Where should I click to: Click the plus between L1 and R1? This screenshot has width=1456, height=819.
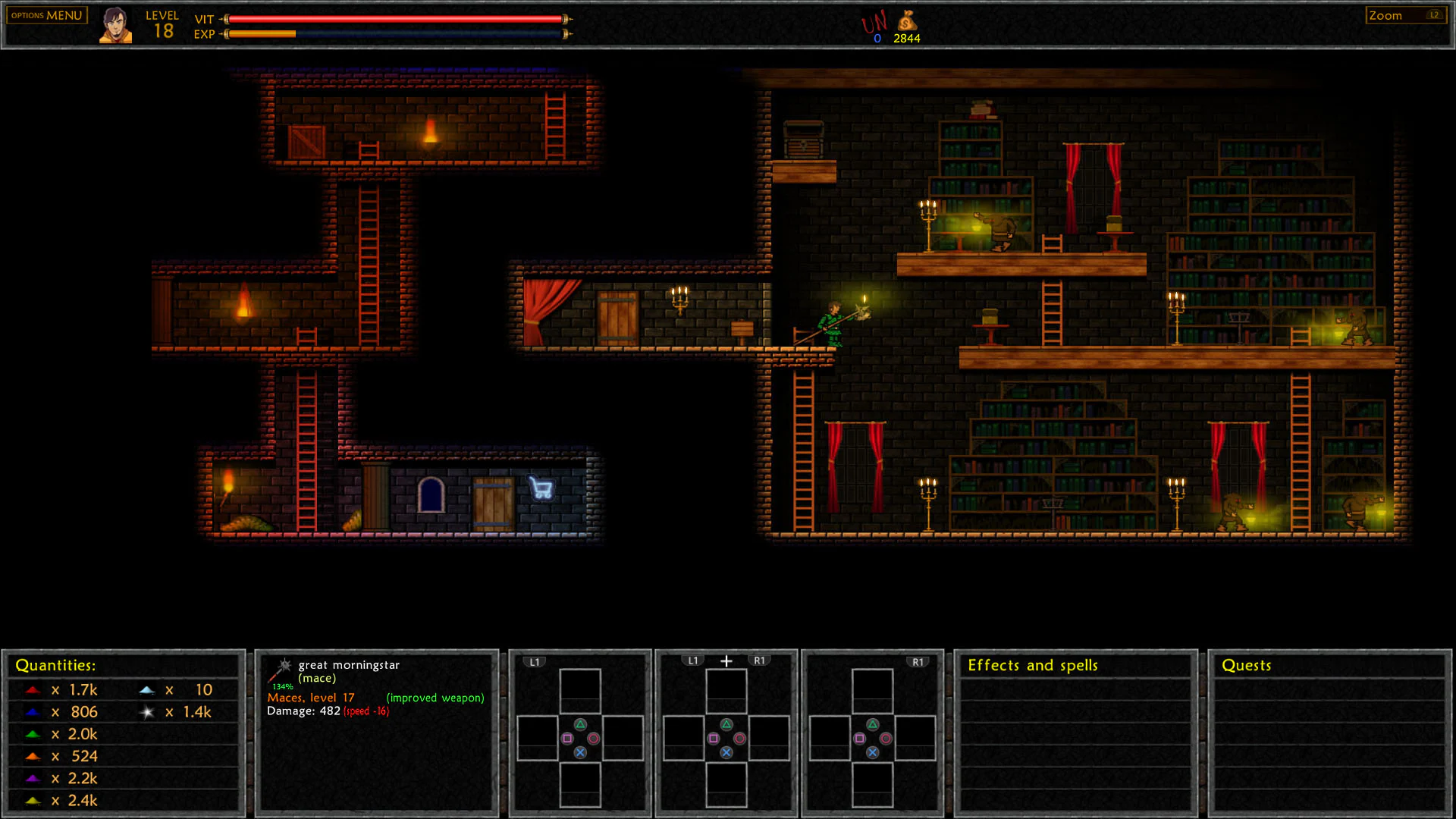point(726,660)
